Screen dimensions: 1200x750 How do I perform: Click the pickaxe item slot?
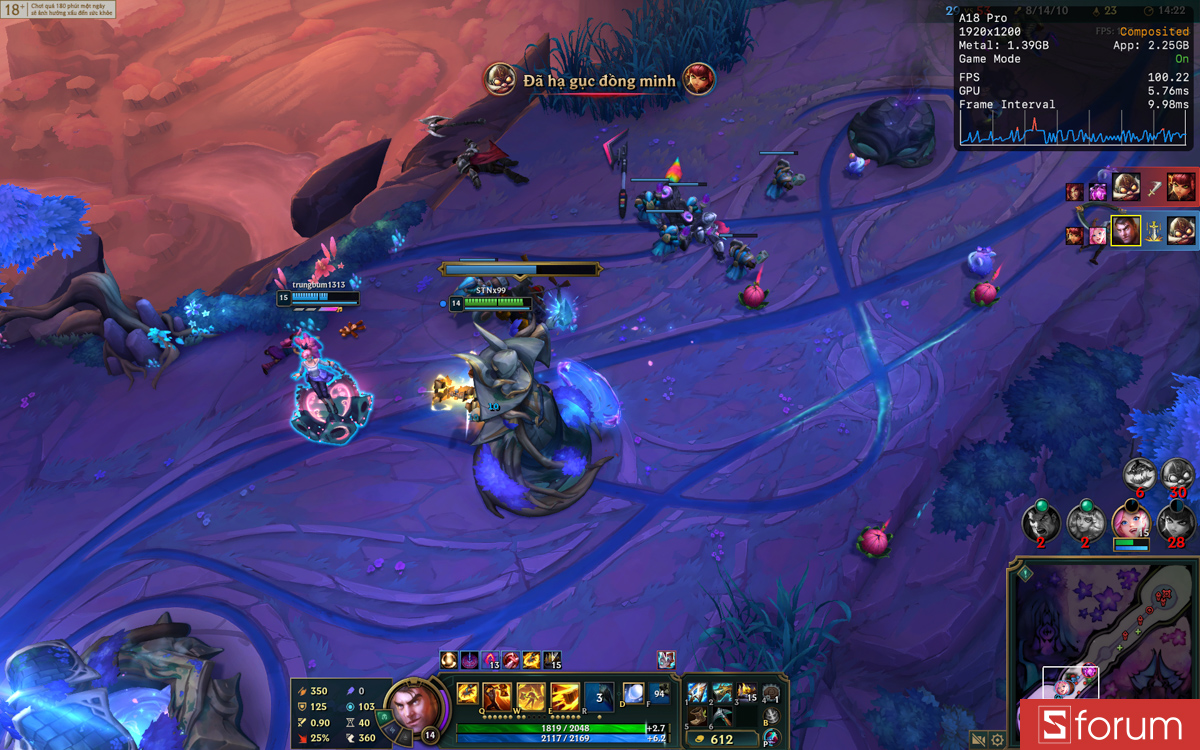723,714
